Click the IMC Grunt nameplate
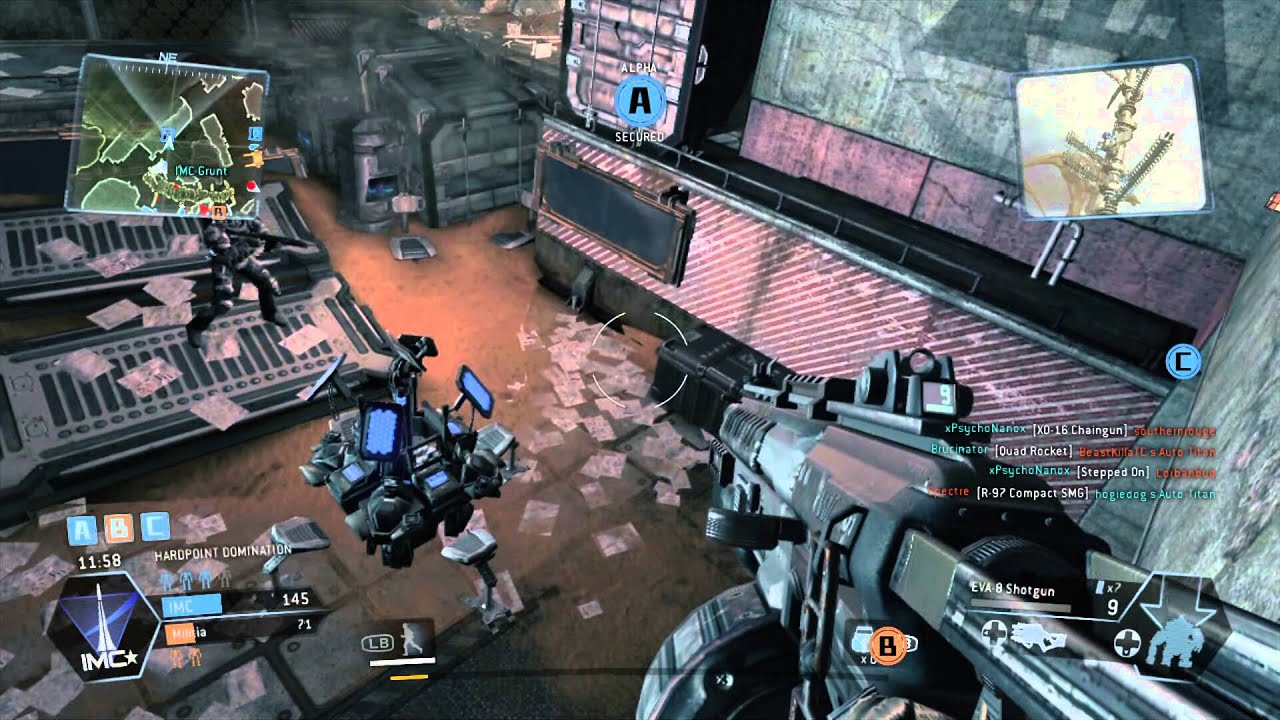The image size is (1280, 720). pyautogui.click(x=200, y=172)
